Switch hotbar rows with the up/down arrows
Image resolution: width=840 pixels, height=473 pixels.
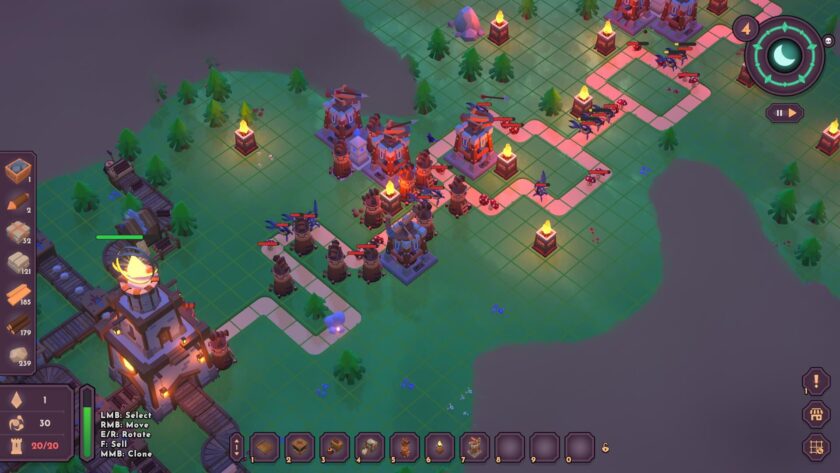point(237,446)
